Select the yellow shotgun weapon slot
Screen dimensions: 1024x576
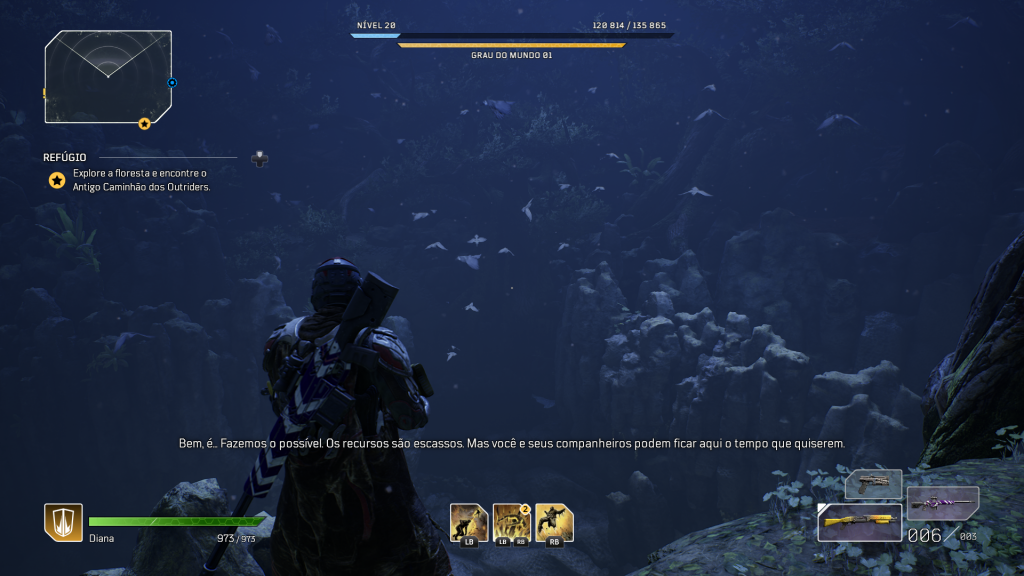(860, 522)
